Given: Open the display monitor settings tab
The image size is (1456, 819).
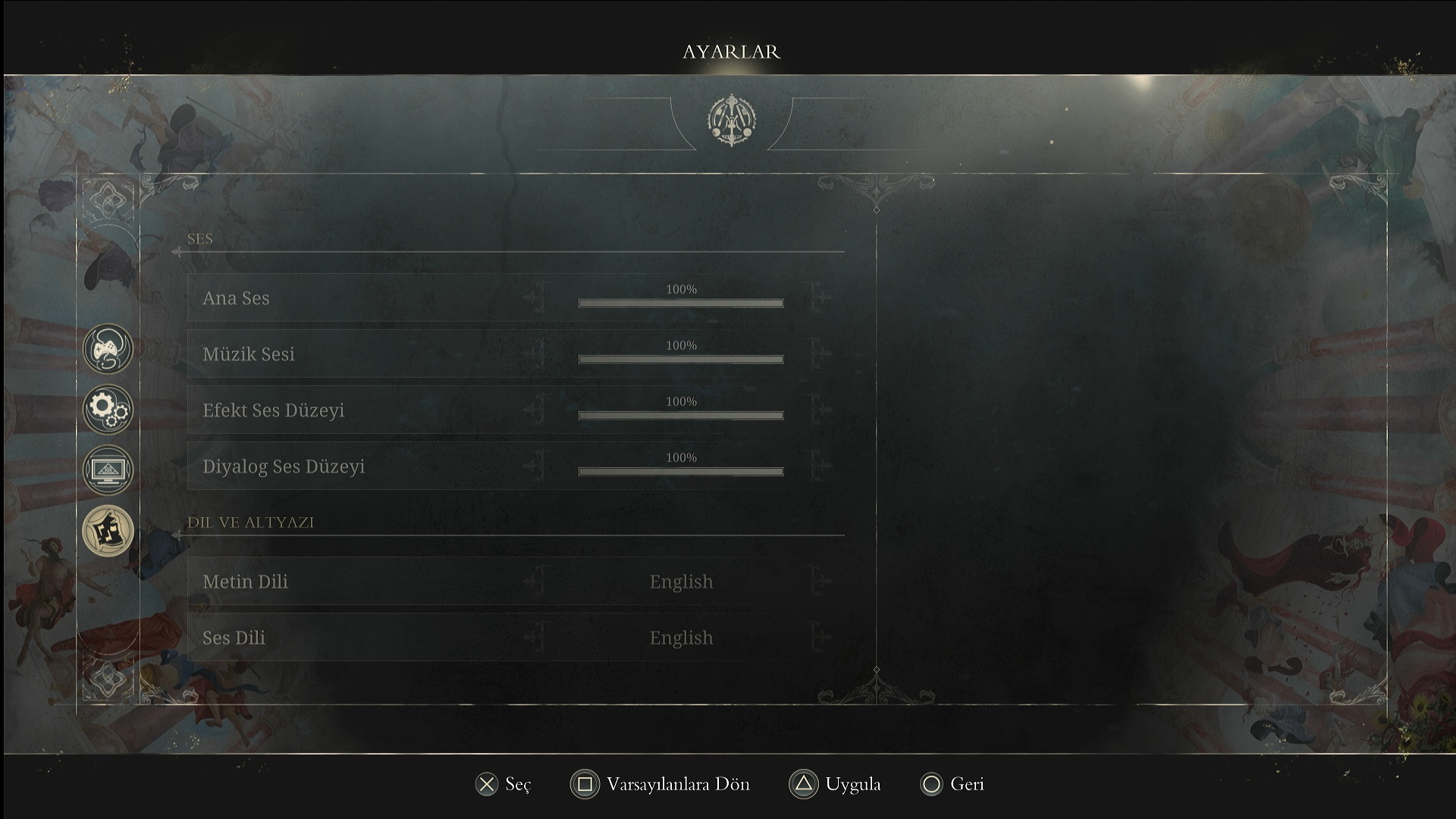Looking at the screenshot, I should (108, 469).
